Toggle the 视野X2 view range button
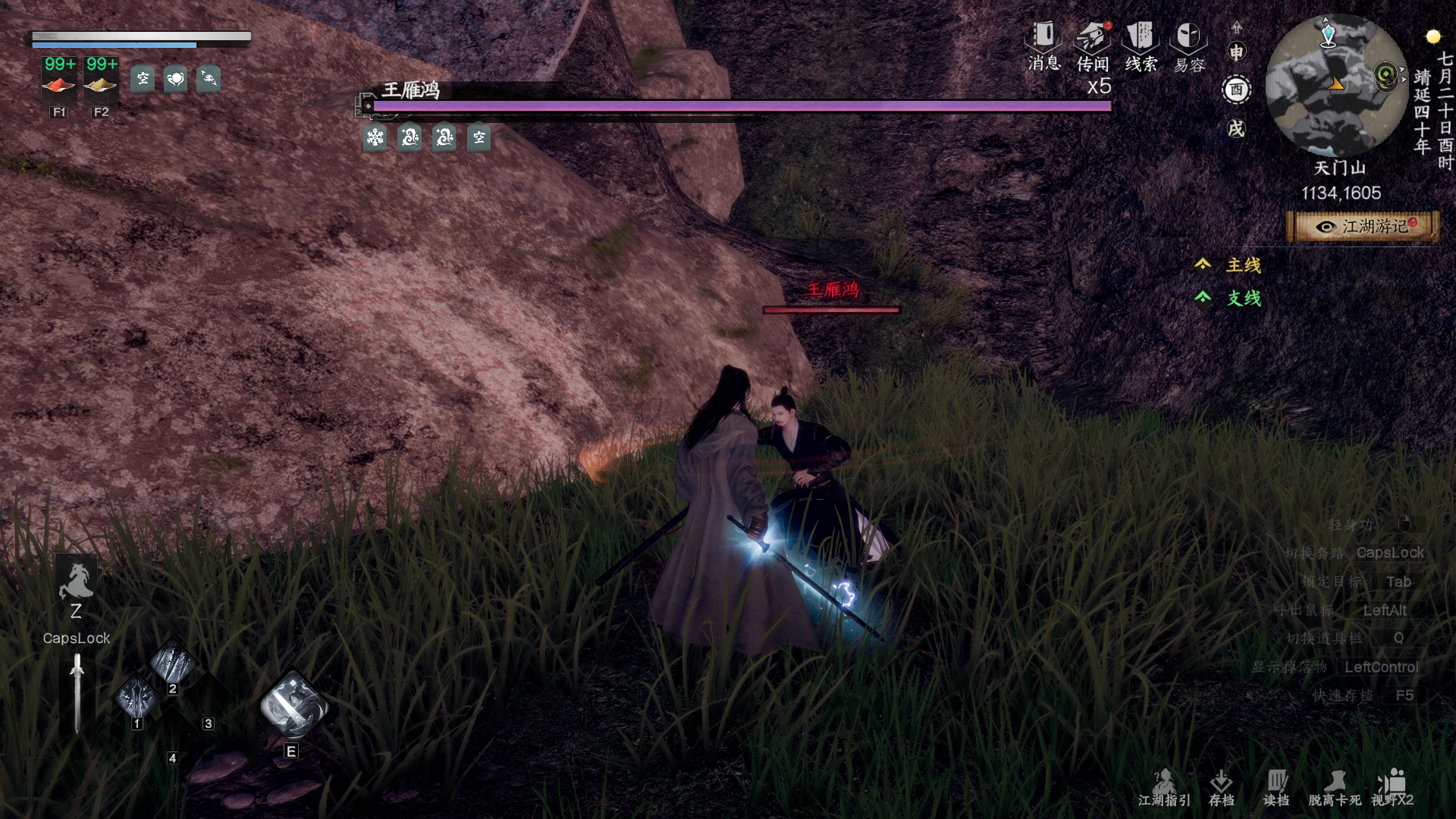 point(1392,787)
